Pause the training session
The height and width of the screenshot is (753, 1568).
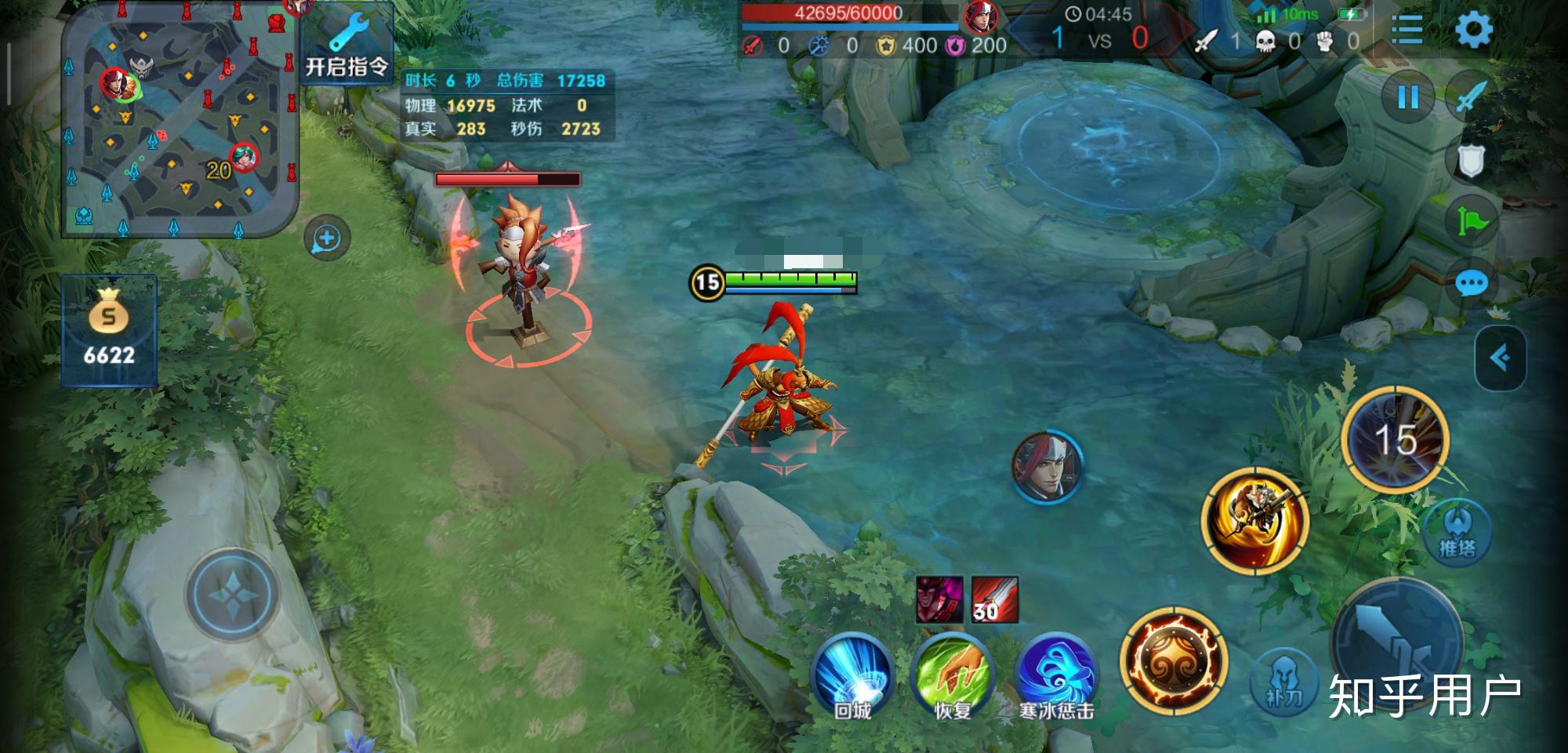click(x=1408, y=97)
